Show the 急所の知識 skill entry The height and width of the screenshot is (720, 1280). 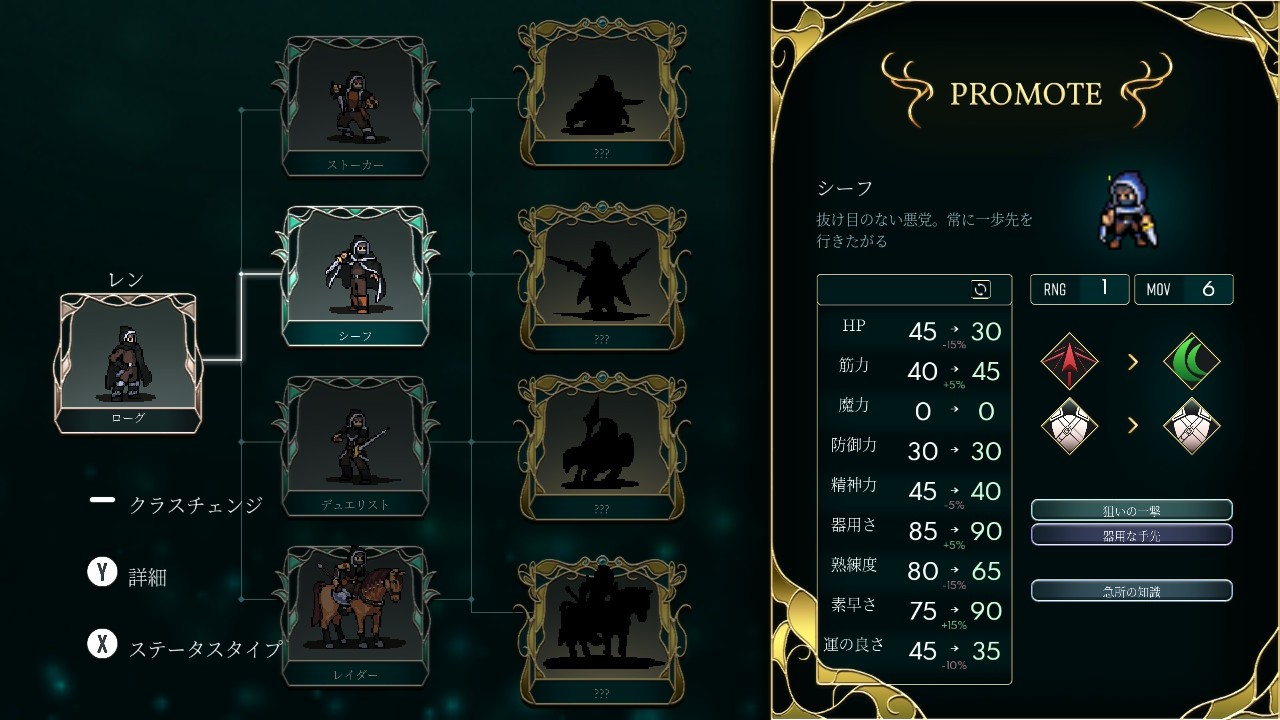[x=1131, y=591]
